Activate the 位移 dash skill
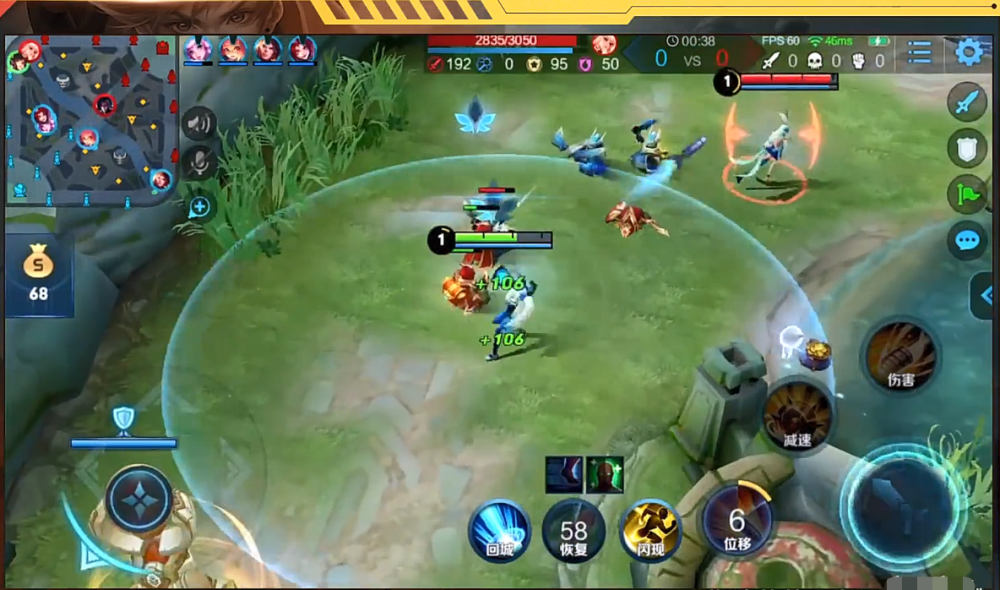 pos(737,522)
